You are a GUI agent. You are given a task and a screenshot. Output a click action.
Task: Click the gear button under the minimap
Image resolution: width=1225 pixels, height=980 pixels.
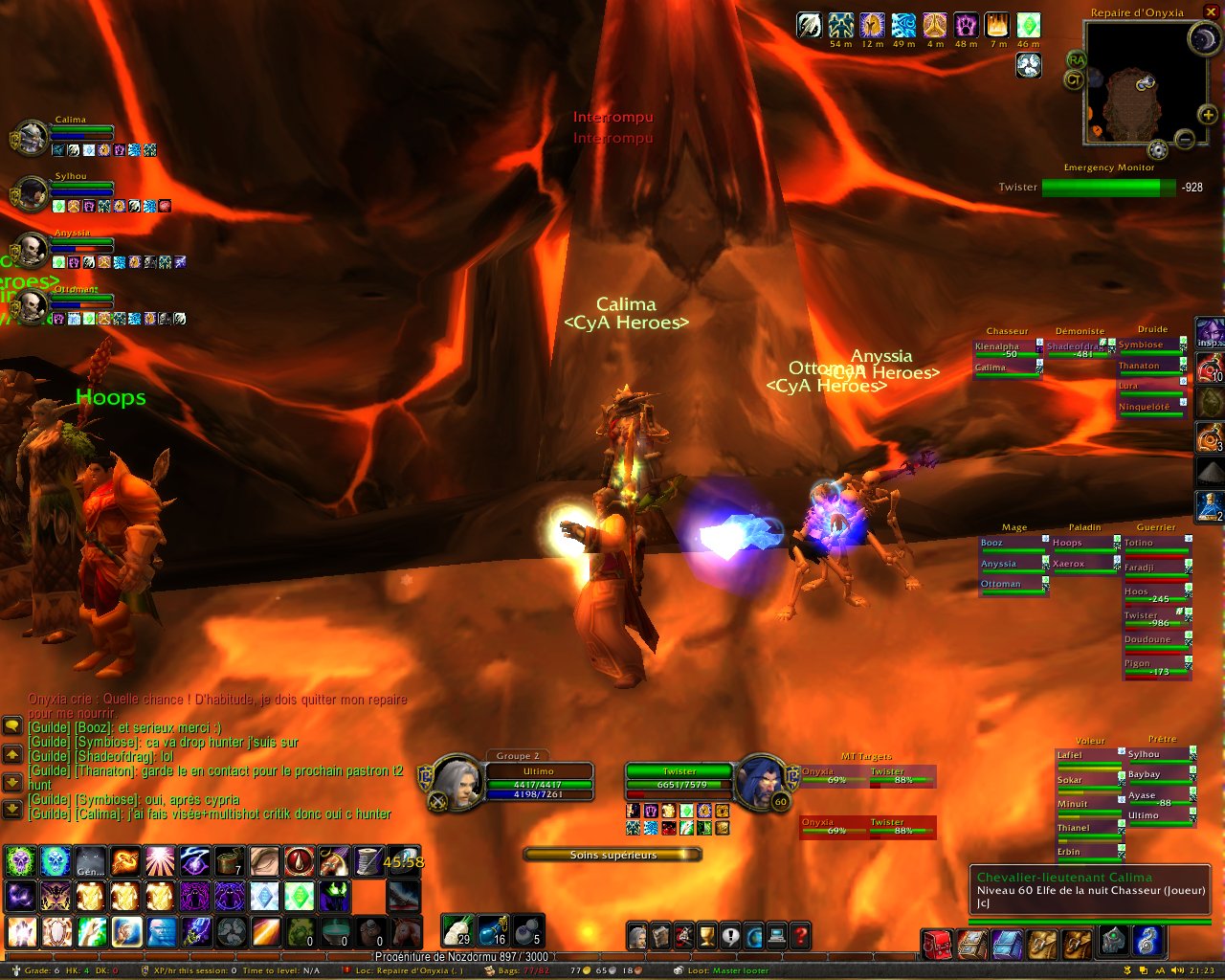(1158, 149)
